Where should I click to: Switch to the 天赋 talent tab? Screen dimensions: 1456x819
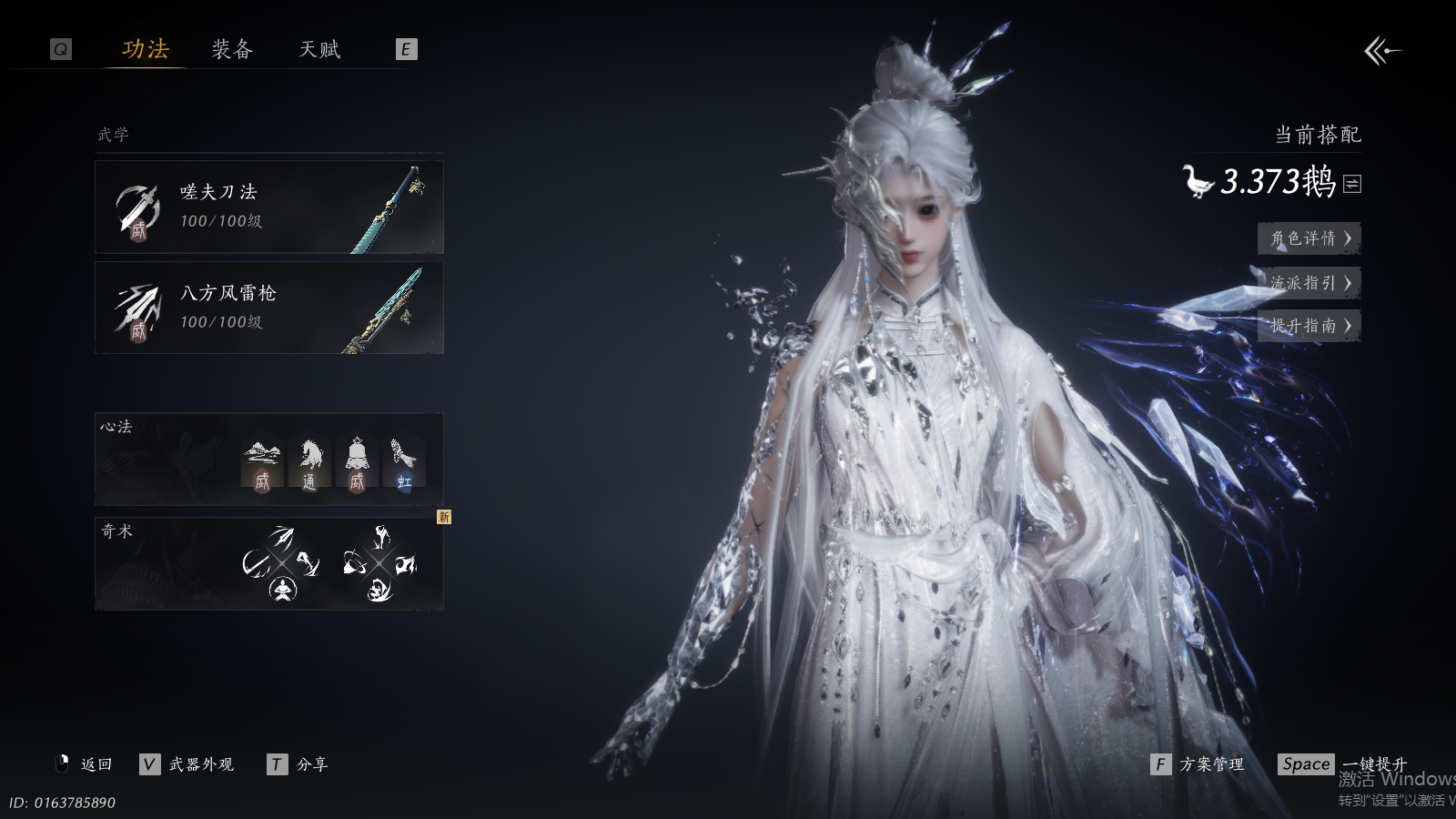pos(319,49)
